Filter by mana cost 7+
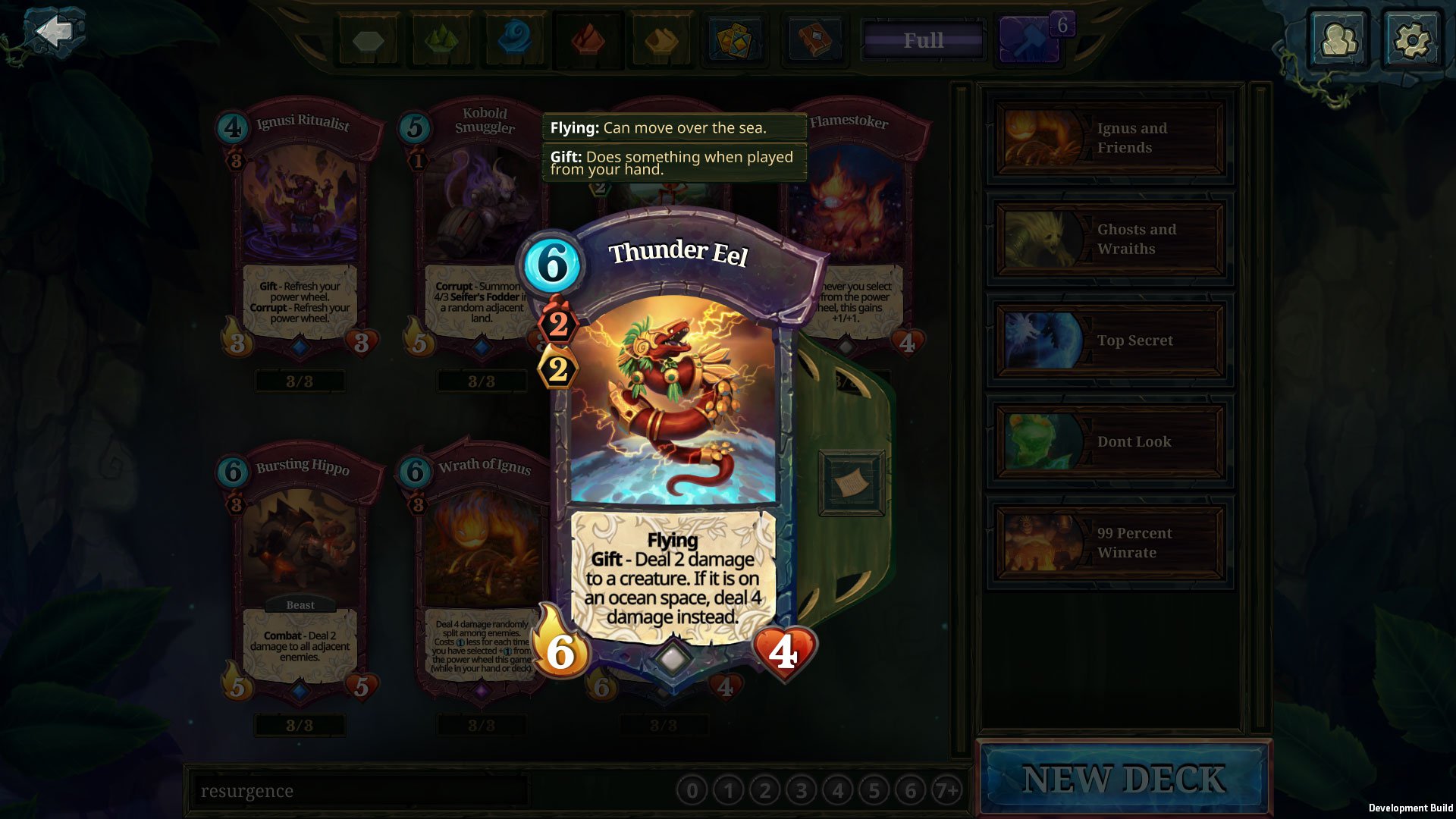Screen dimensions: 1456x819 (x=946, y=791)
